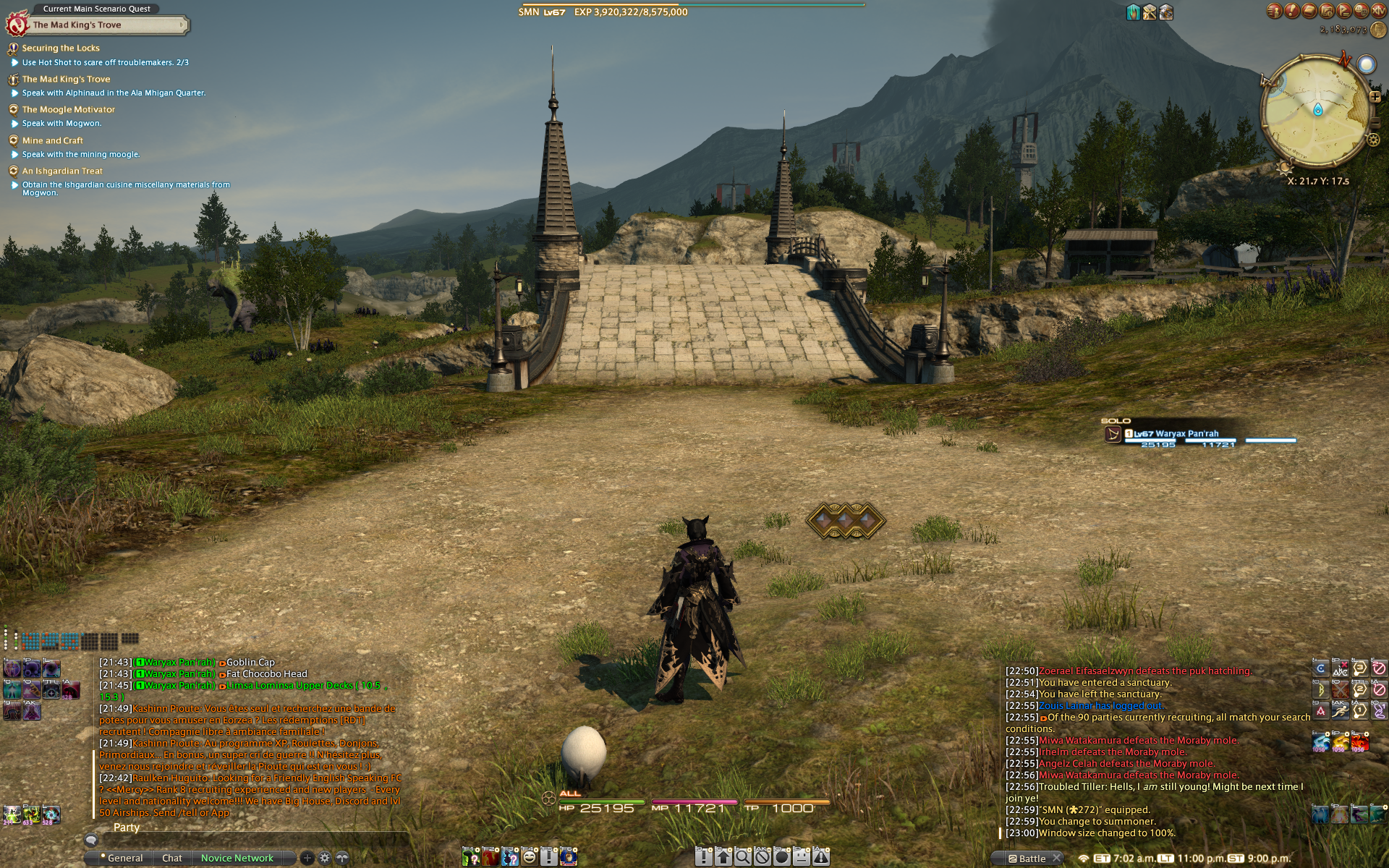
Task: Switch to the Novice Network chat tab
Action: point(237,858)
